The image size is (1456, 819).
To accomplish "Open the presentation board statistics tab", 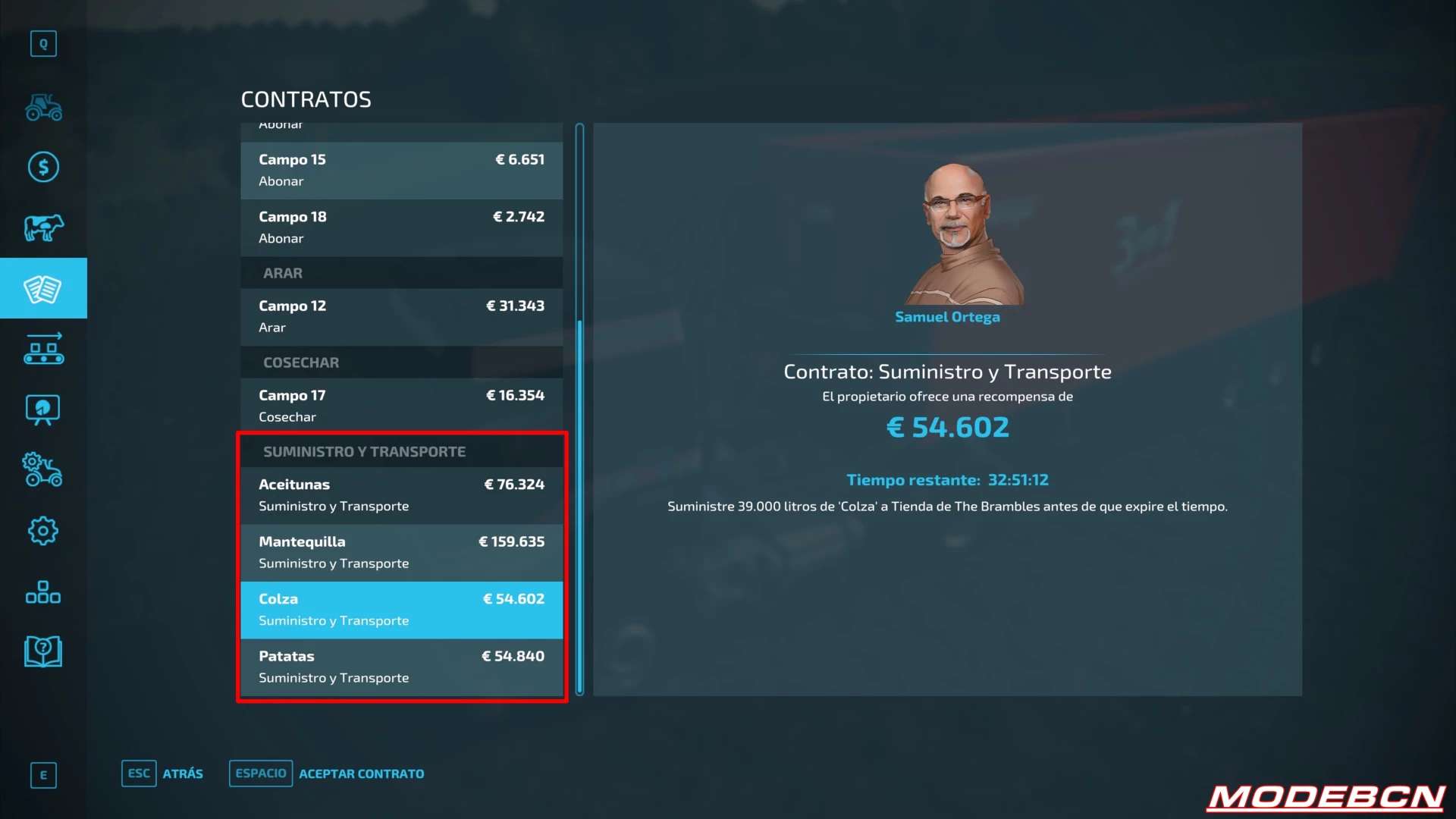I will 43,409.
